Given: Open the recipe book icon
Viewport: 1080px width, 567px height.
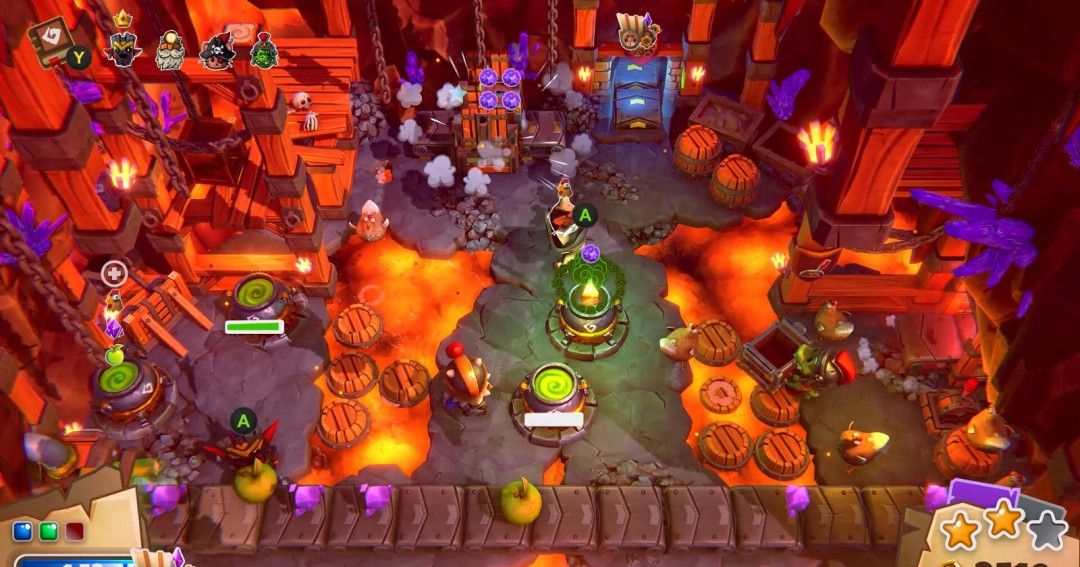Looking at the screenshot, I should tap(52, 38).
